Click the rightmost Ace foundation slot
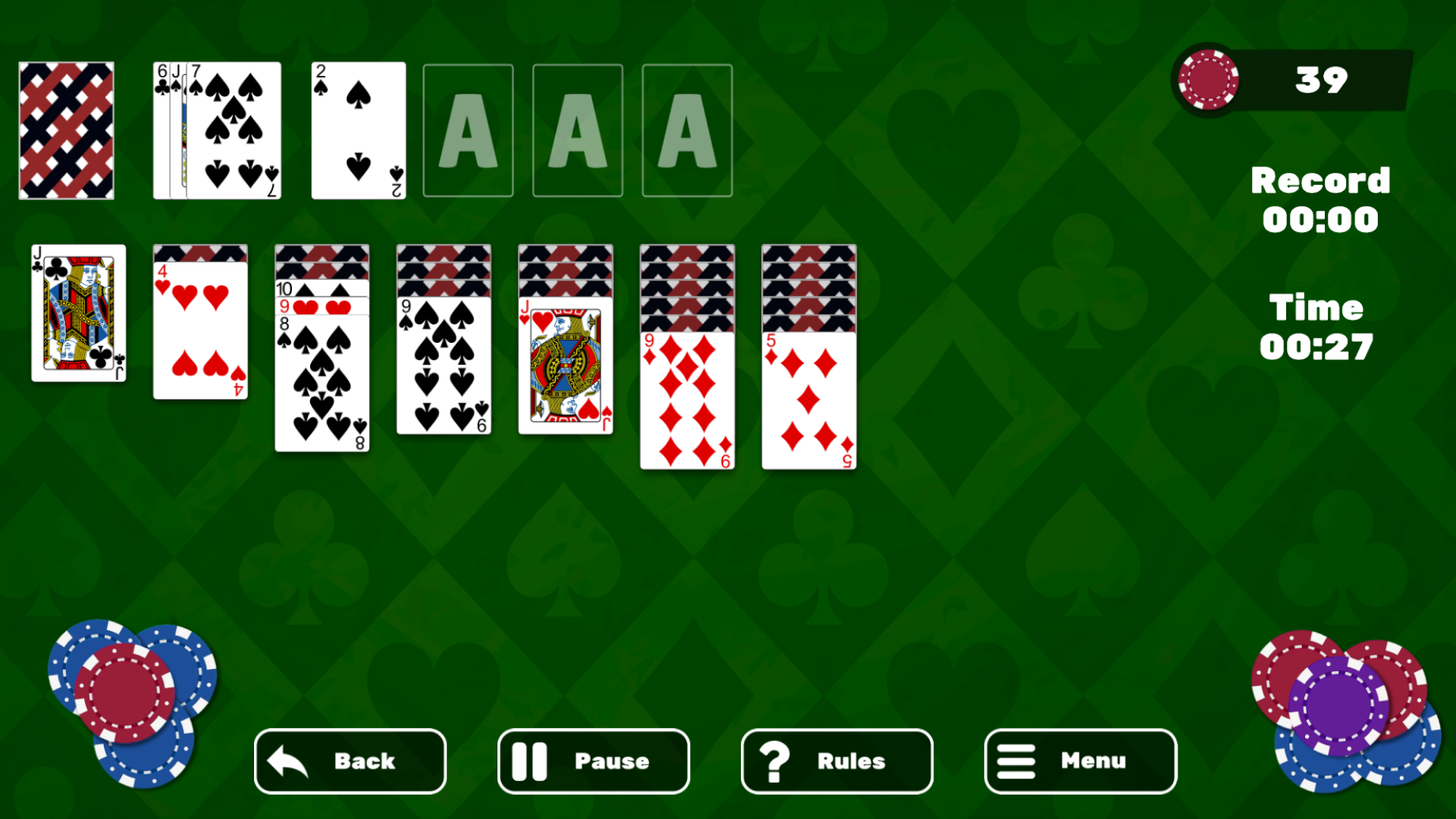 pos(687,130)
